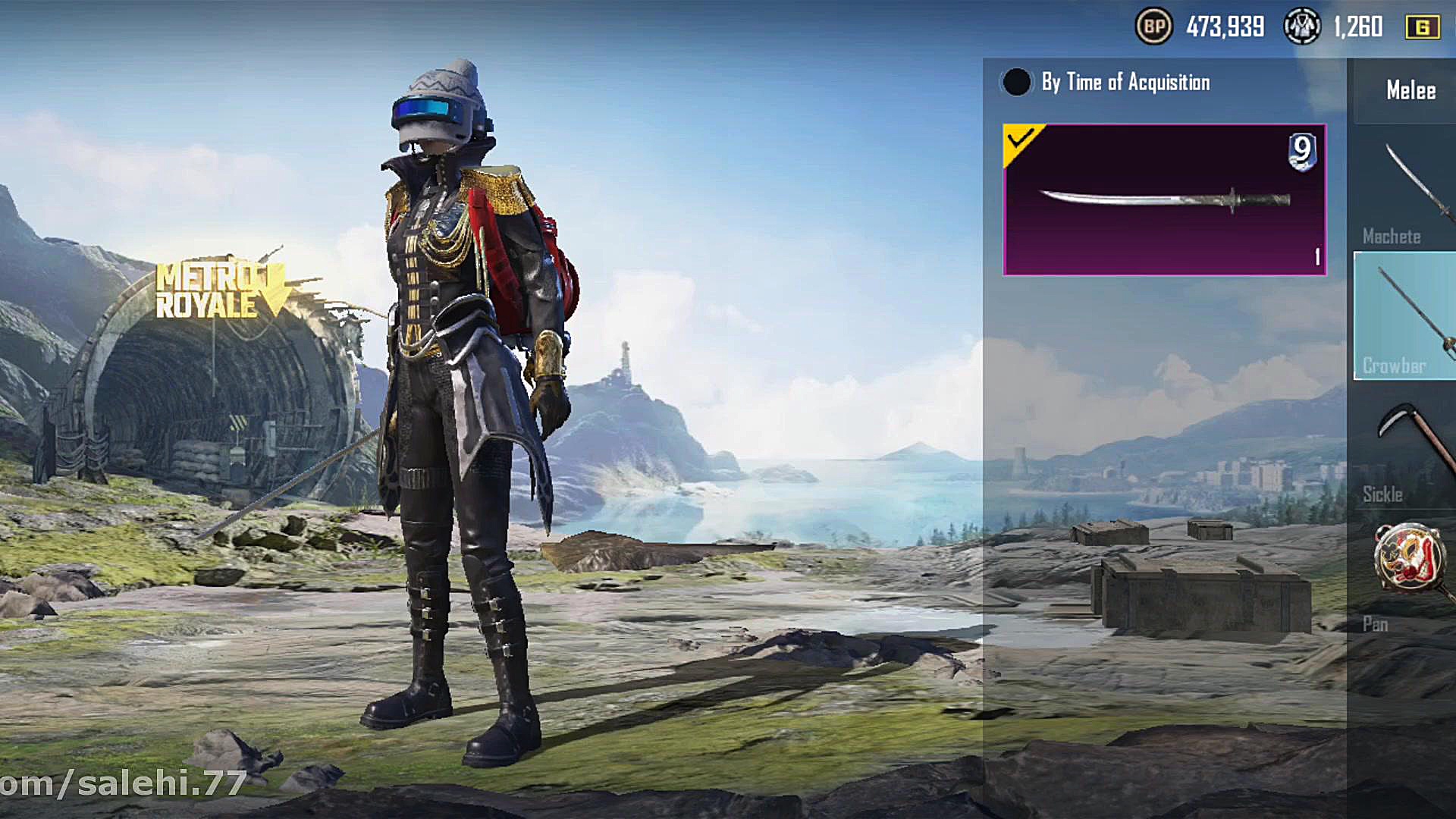Open the yellow G currency shop
This screenshot has width=1456, height=819.
coord(1422,27)
